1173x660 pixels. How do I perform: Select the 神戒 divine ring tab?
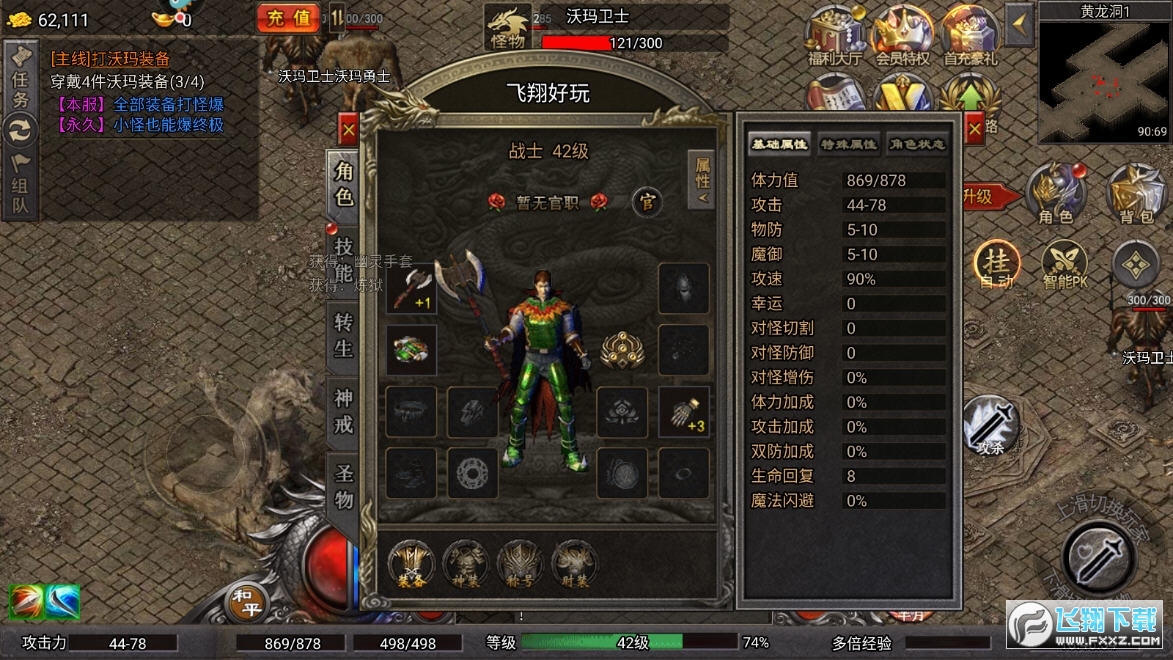click(343, 411)
